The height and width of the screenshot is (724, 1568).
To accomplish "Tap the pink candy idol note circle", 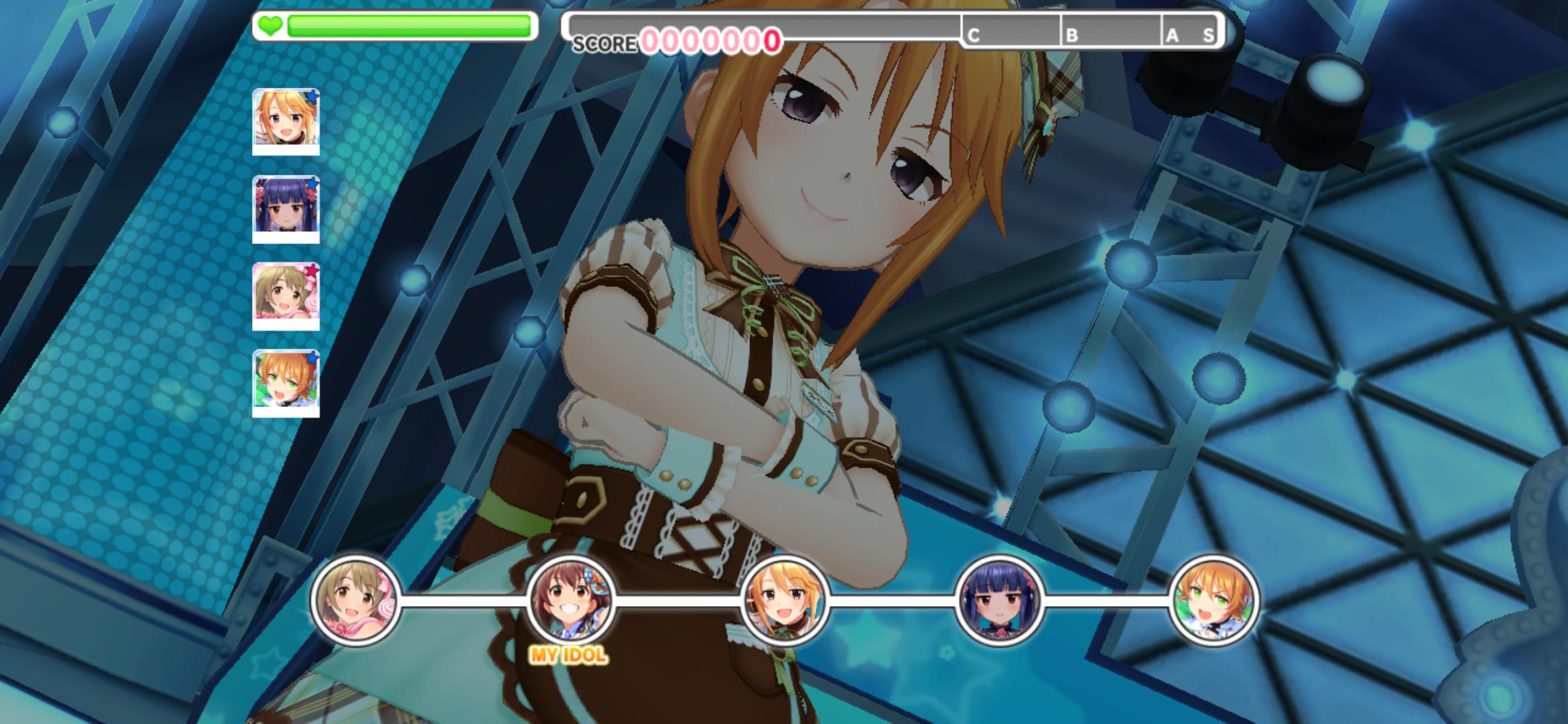I will 356,601.
